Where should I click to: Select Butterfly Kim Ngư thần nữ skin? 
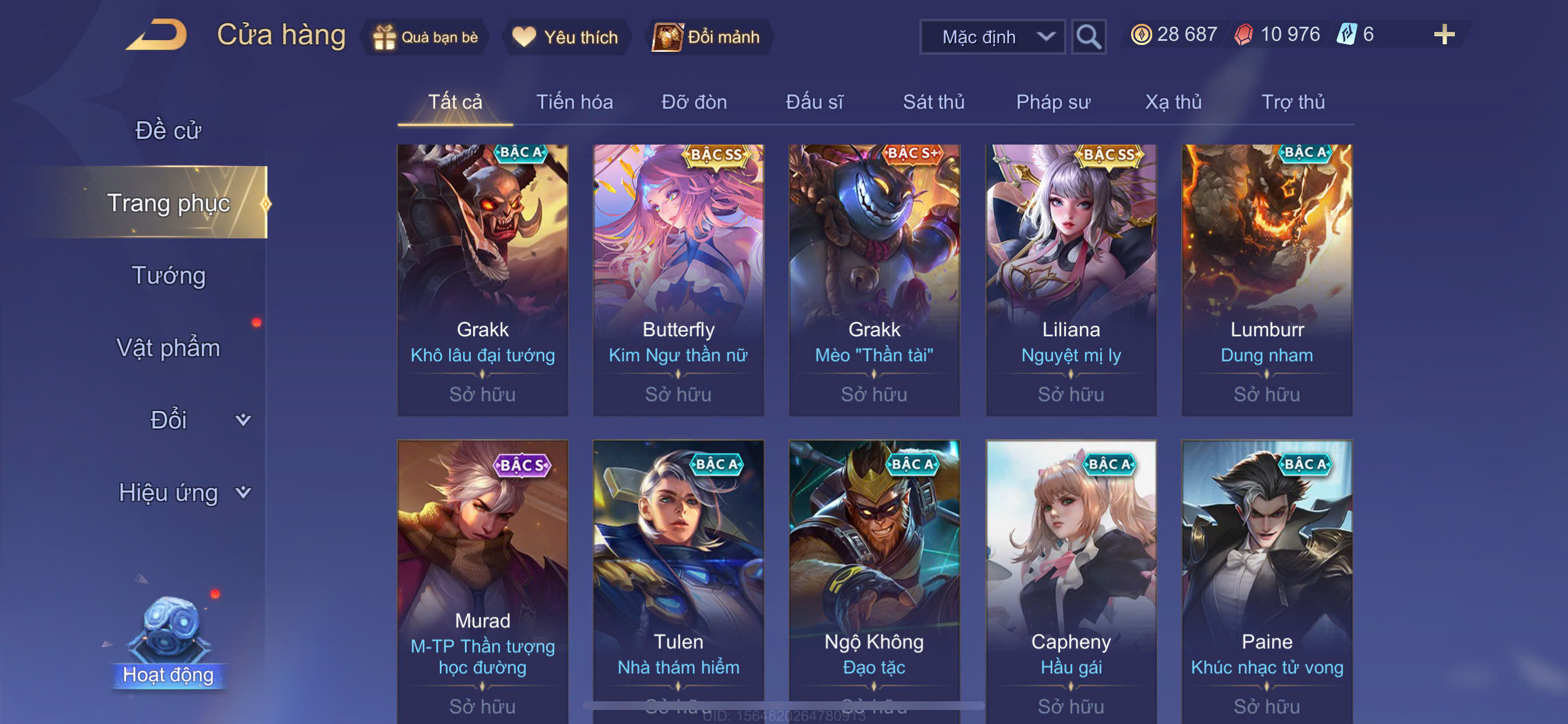[678, 280]
